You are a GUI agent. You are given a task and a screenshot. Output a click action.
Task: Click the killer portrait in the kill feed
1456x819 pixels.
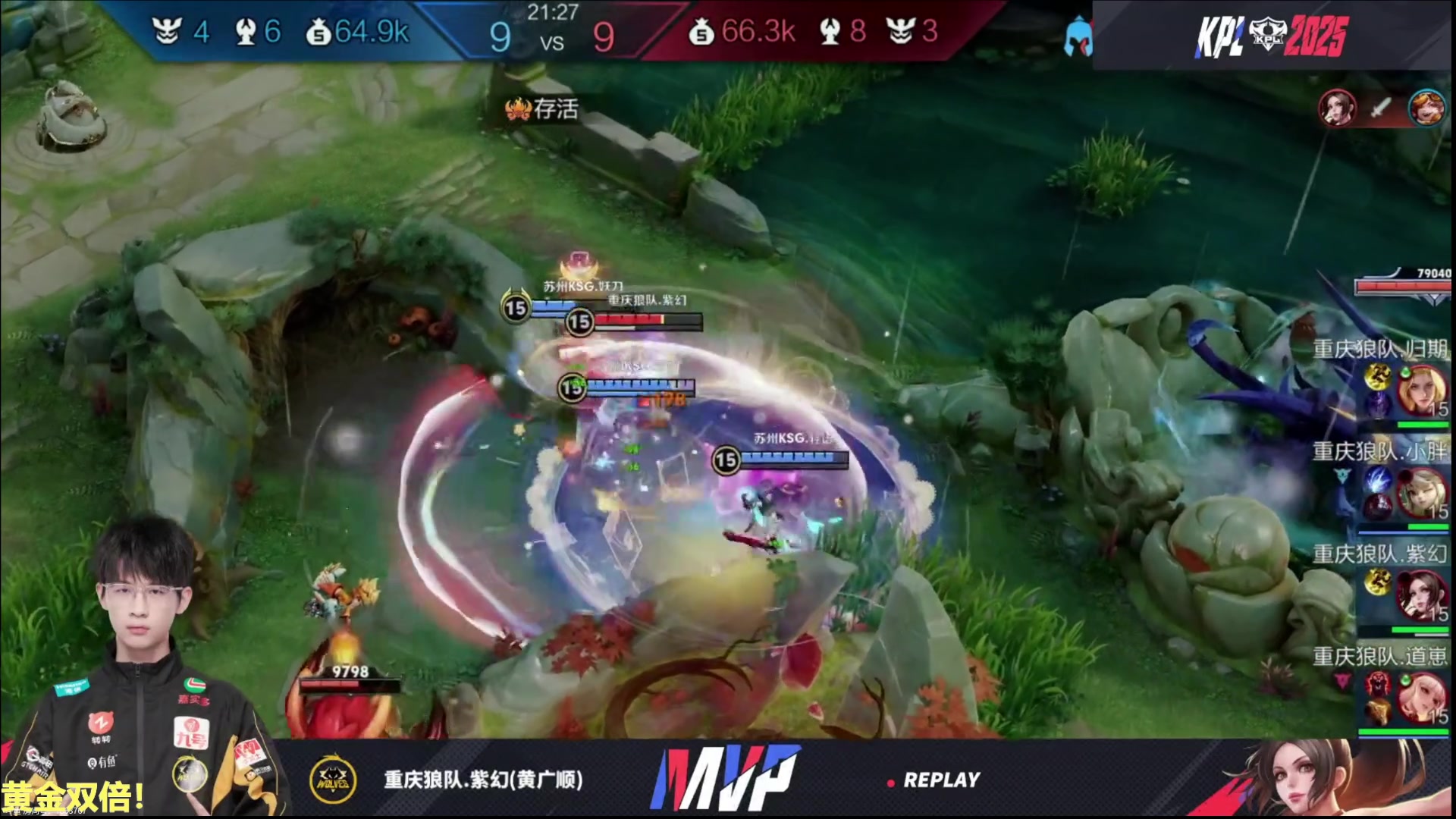pyautogui.click(x=1337, y=108)
